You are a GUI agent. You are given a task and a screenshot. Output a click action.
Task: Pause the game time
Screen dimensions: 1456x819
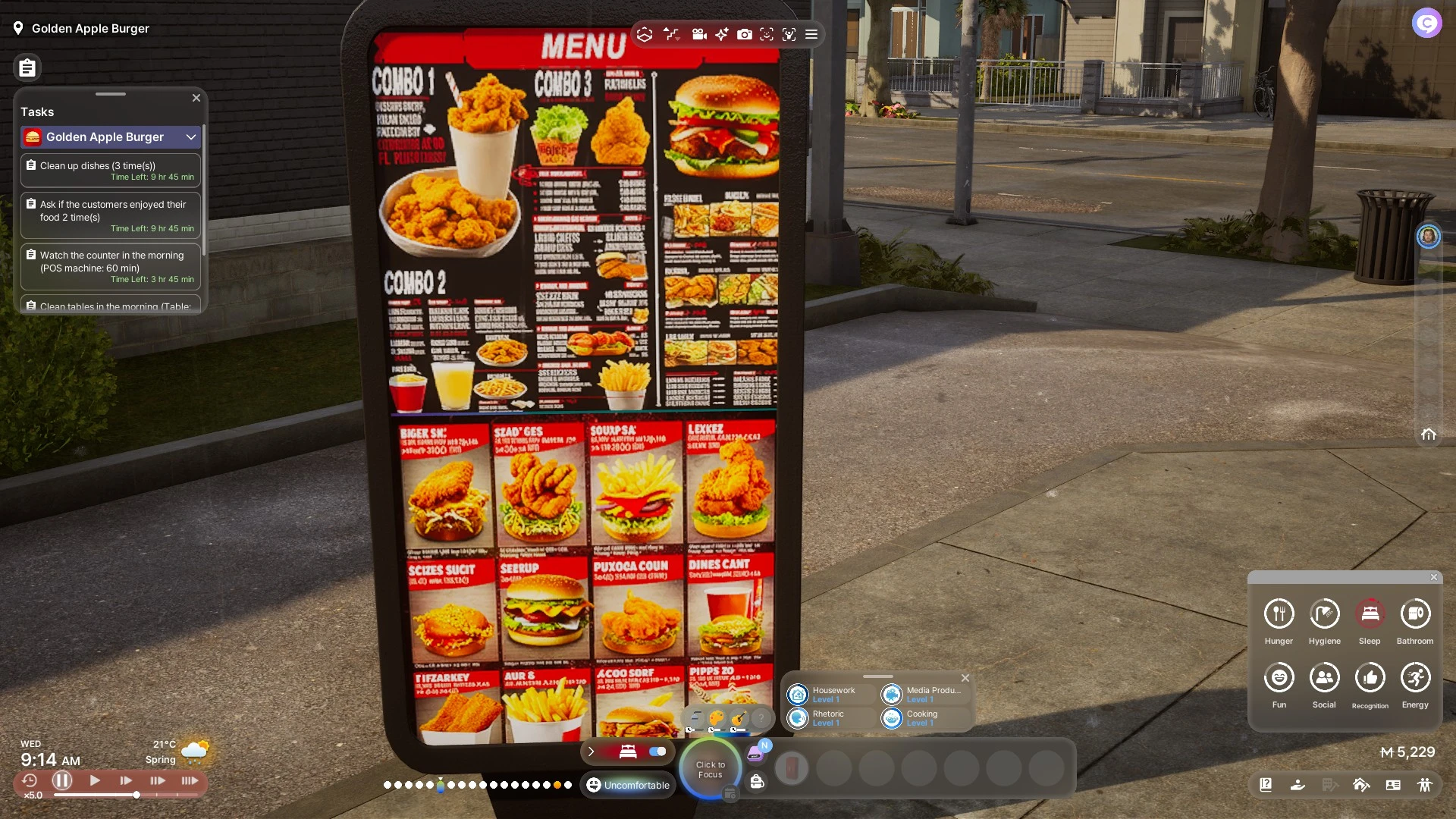pos(62,780)
